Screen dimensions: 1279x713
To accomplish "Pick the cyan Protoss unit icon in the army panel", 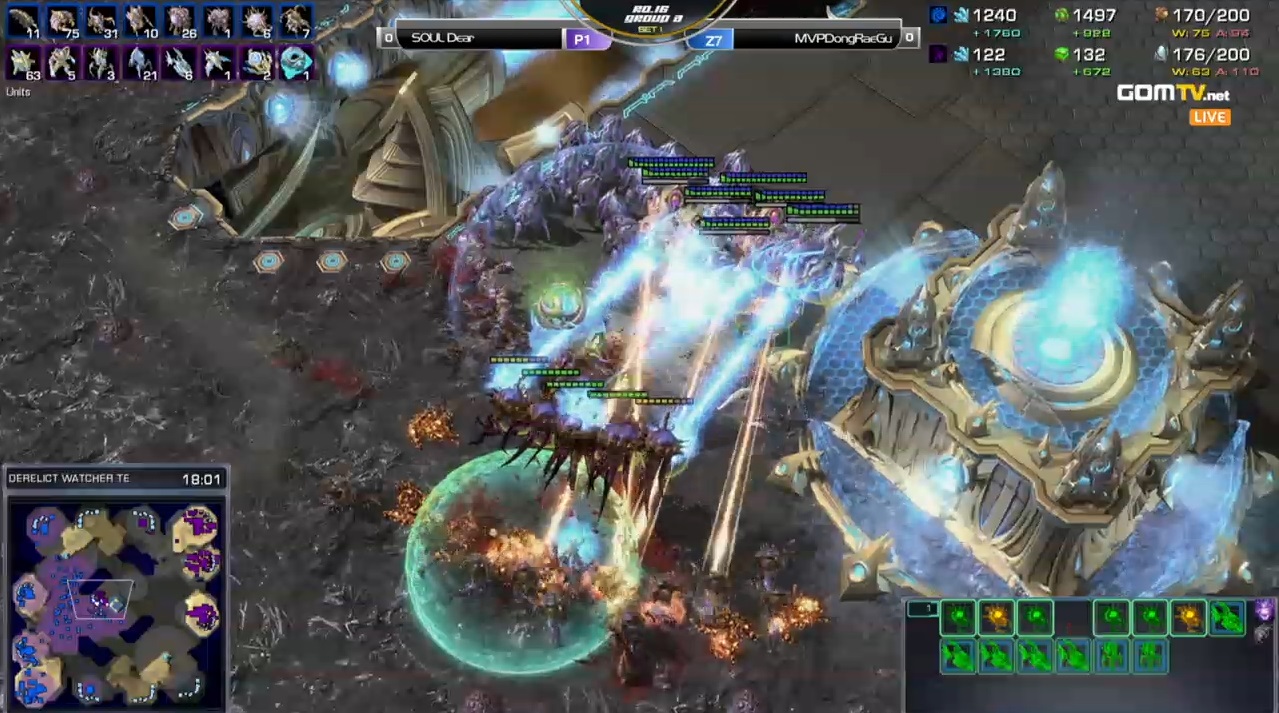I will 295,63.
